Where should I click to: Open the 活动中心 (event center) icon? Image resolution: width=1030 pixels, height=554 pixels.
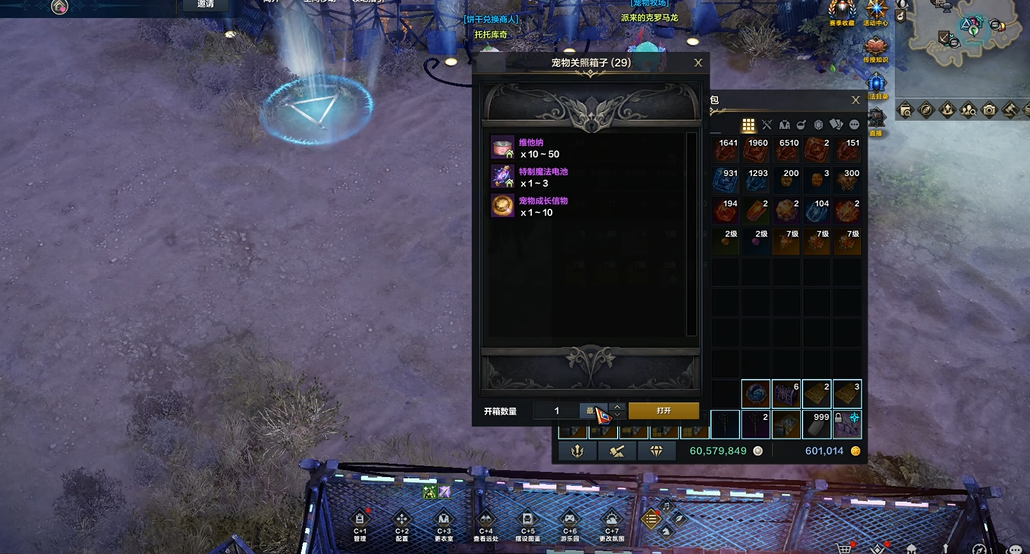(876, 12)
